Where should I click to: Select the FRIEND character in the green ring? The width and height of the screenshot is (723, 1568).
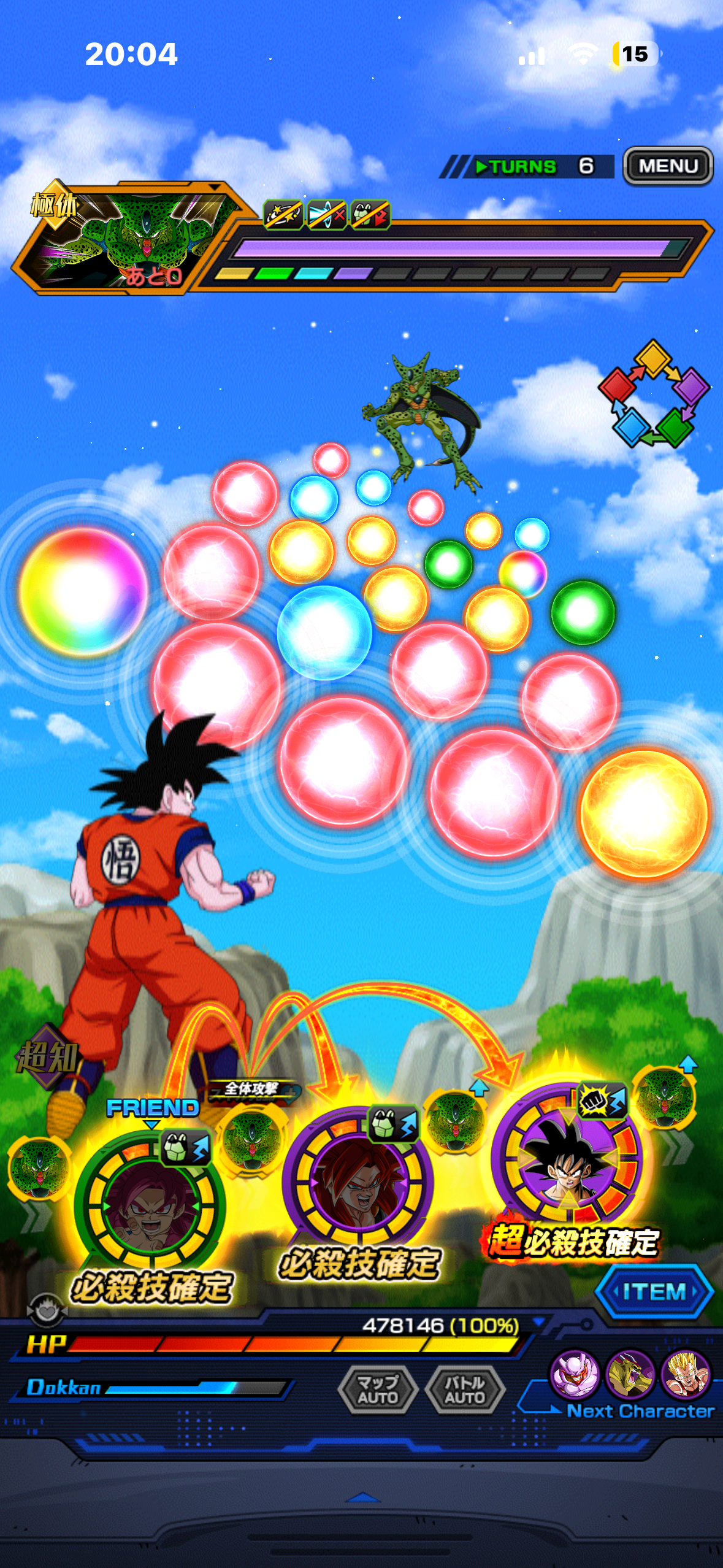(x=150, y=1207)
